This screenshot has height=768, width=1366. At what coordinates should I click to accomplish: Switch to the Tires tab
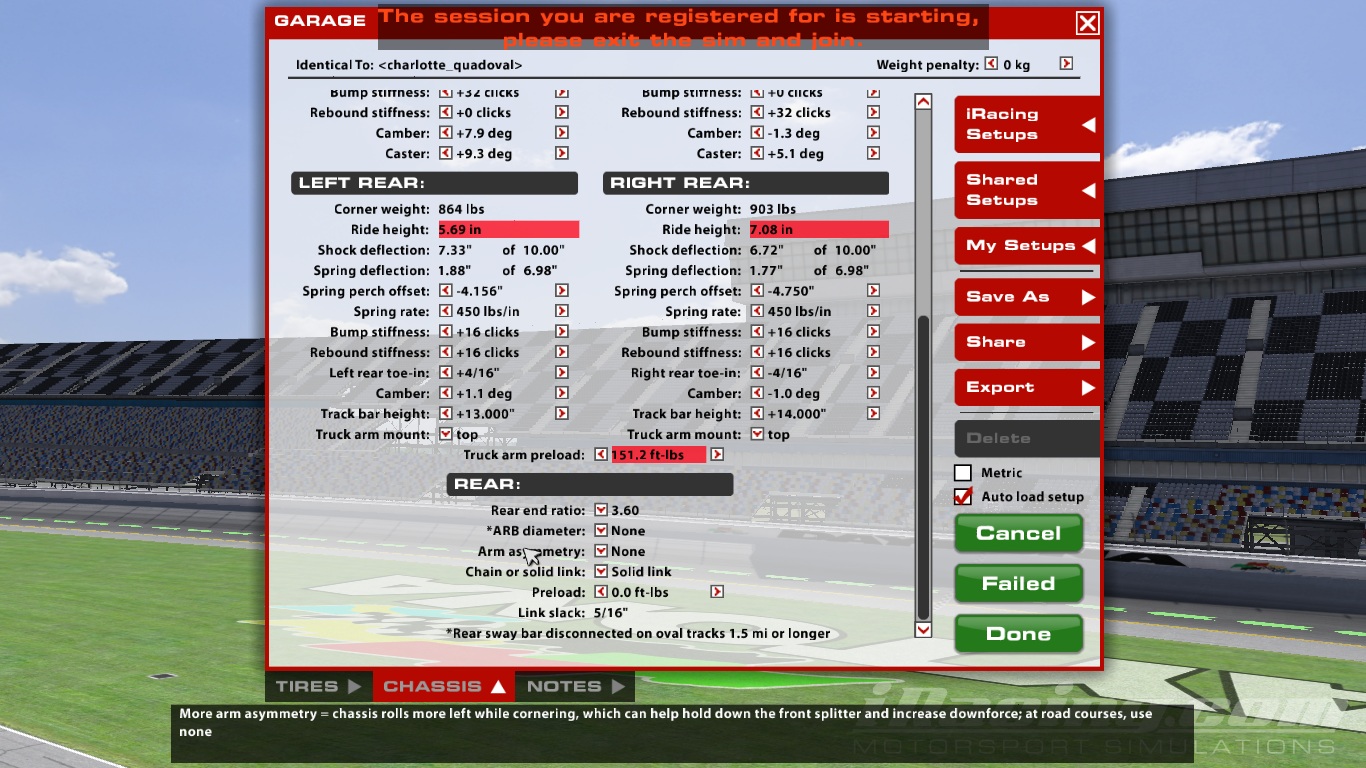click(x=318, y=687)
